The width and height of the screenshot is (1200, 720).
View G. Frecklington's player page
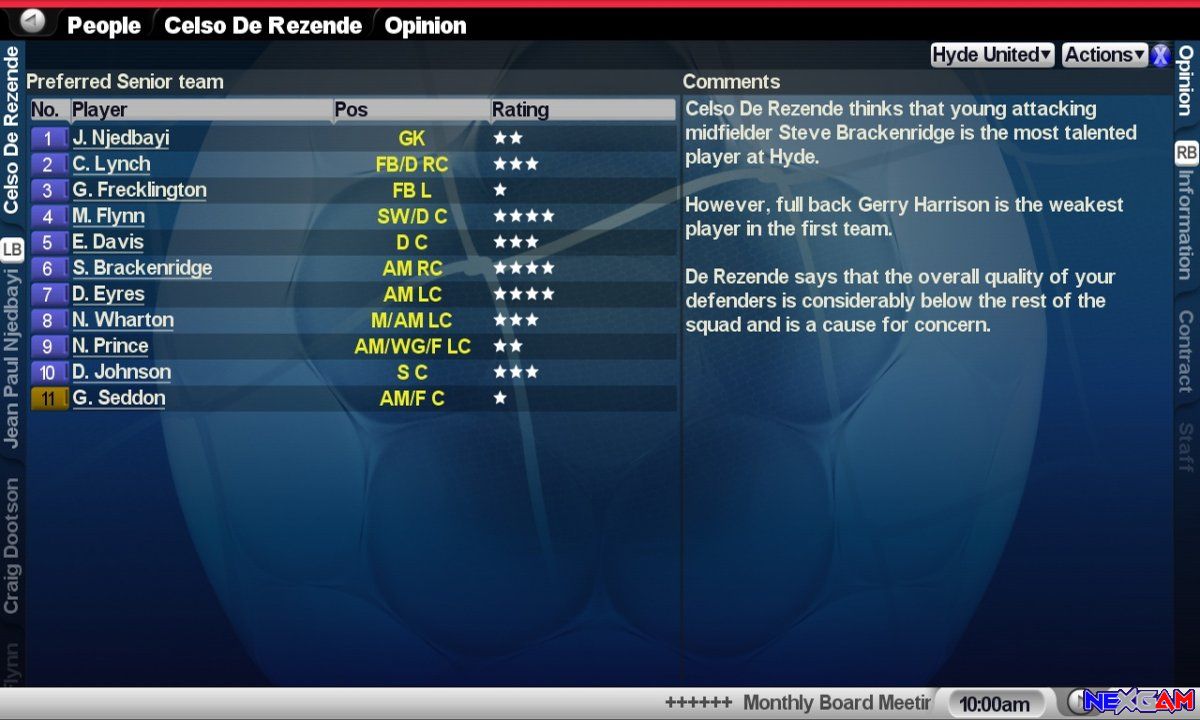pos(139,190)
